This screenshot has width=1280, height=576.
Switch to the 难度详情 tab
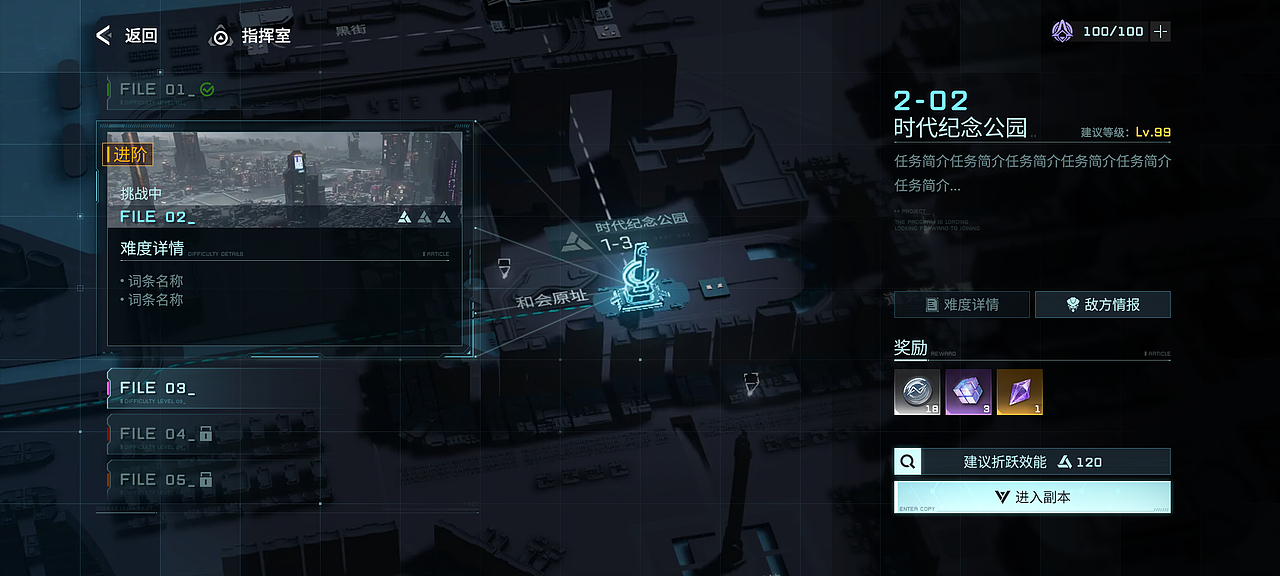click(961, 305)
